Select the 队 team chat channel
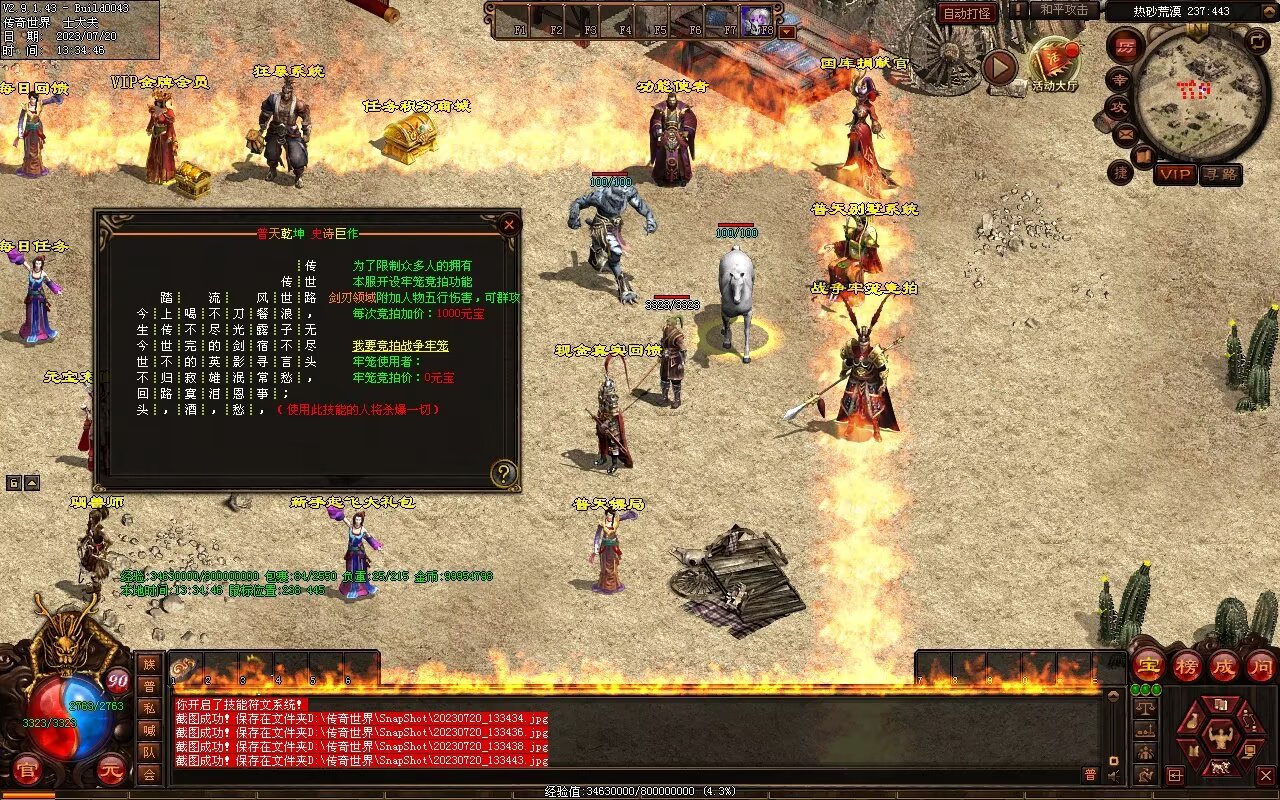 pos(149,752)
